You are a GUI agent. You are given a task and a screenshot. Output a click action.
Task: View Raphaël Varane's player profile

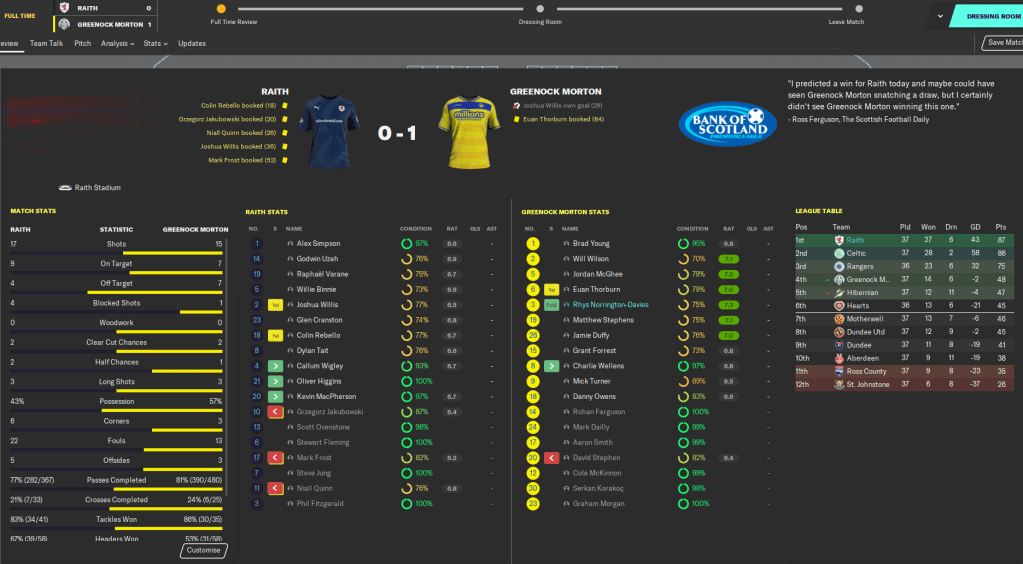pyautogui.click(x=323, y=274)
